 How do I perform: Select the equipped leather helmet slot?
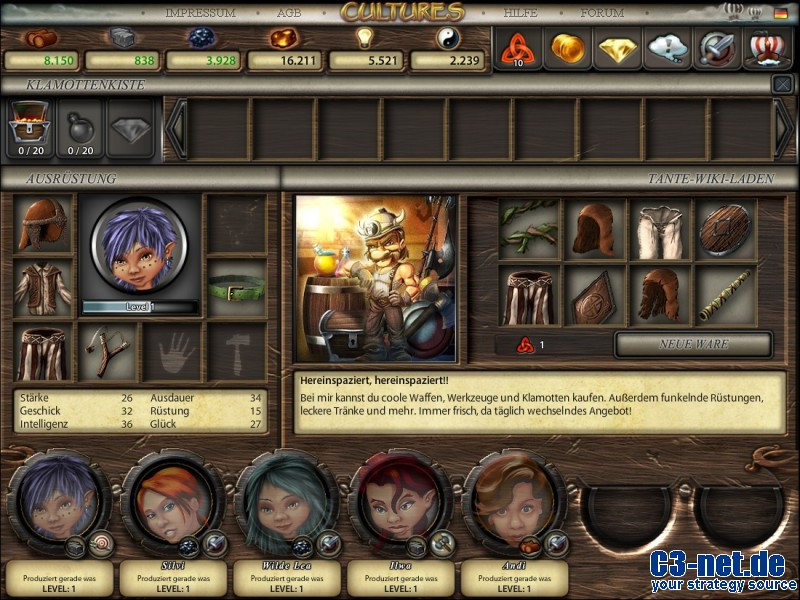click(x=42, y=225)
